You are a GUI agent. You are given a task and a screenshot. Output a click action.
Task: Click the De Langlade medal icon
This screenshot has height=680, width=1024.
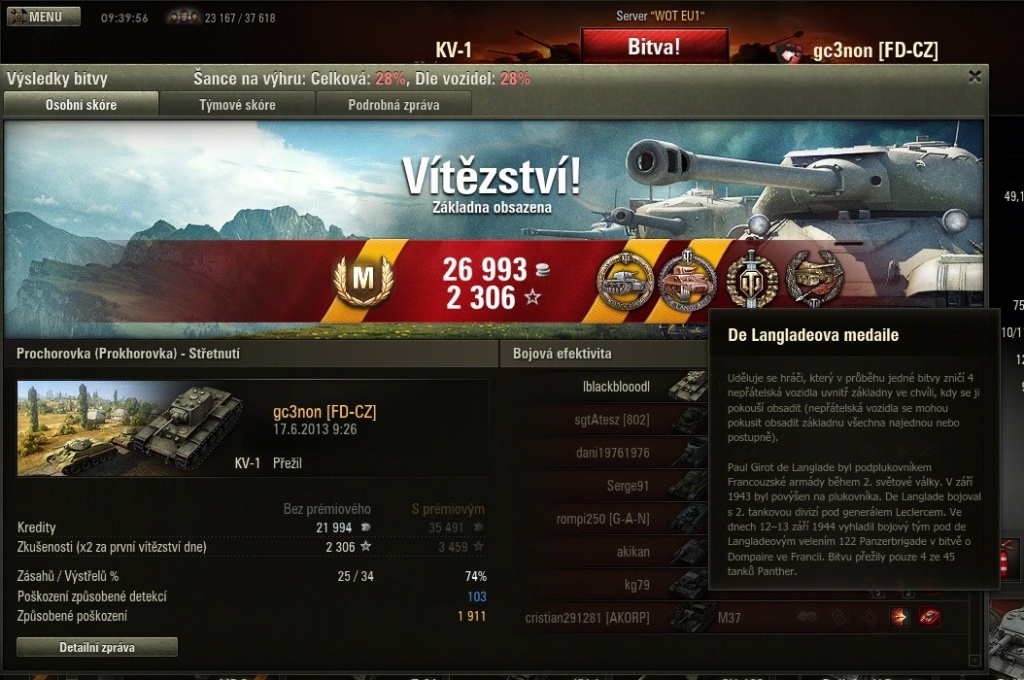point(814,280)
